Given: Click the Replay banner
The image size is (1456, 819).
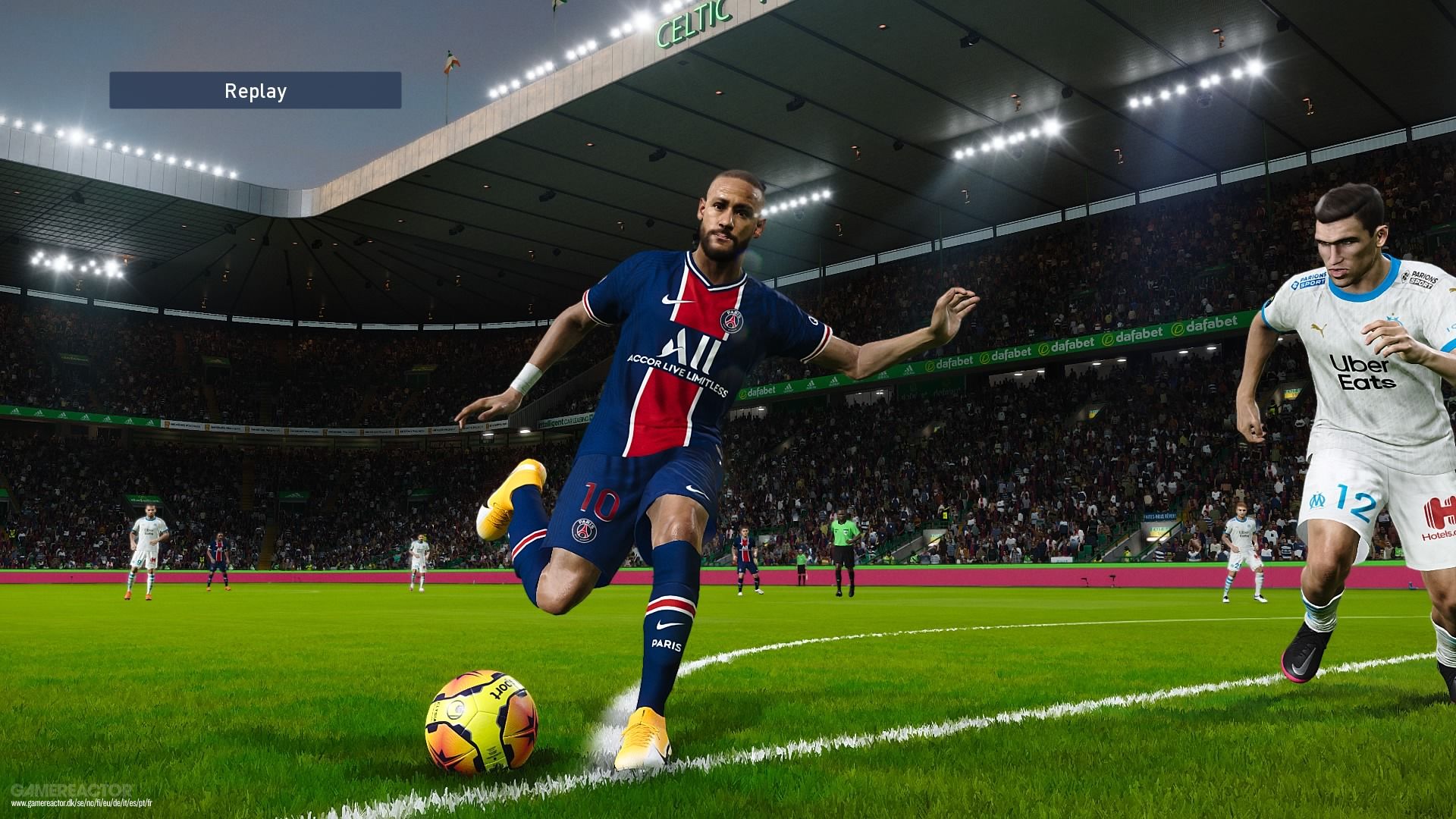Looking at the screenshot, I should click(x=255, y=91).
